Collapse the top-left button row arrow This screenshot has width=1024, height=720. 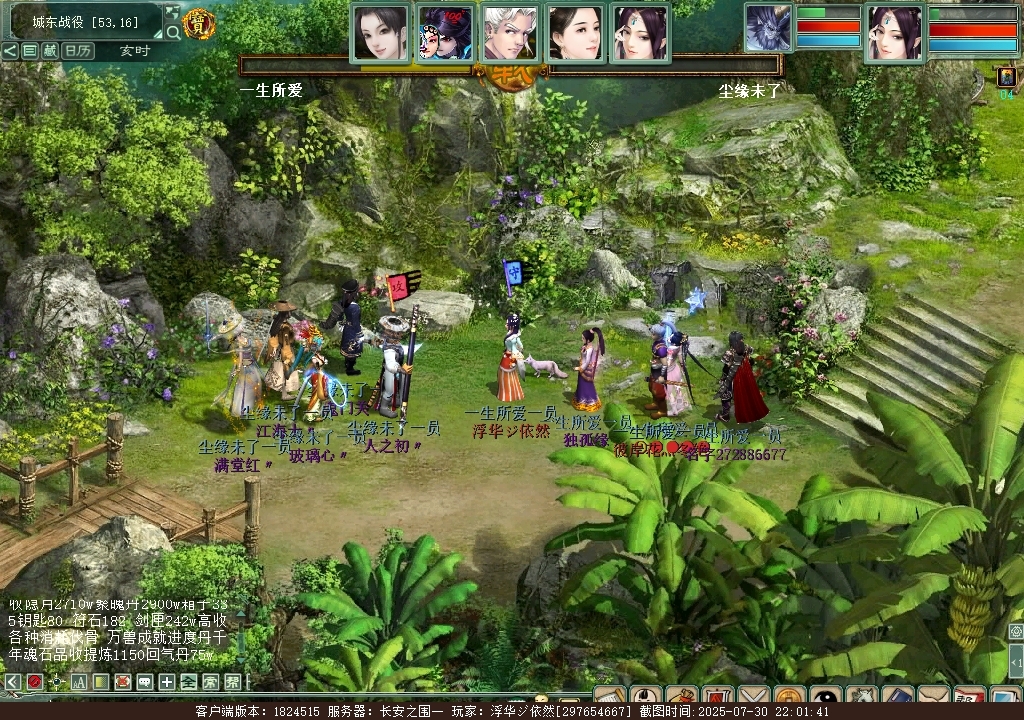(10, 51)
